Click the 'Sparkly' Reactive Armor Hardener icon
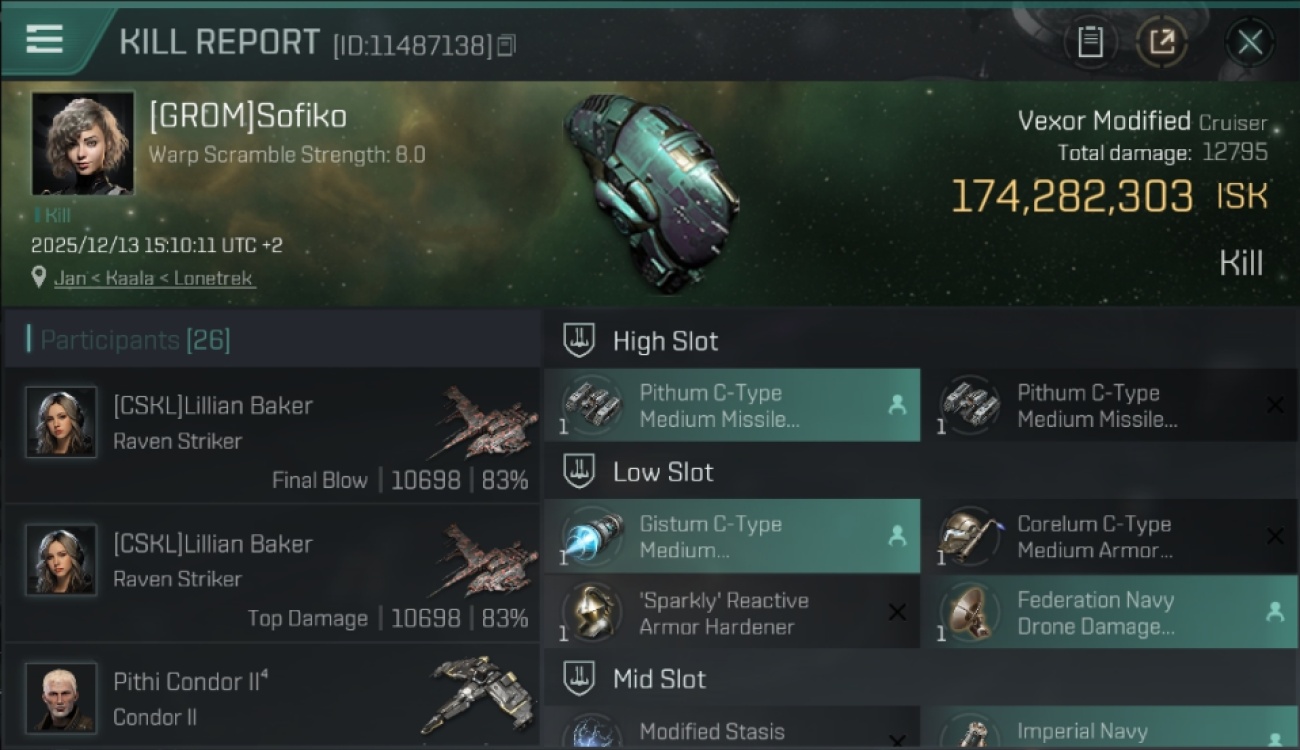The height and width of the screenshot is (750, 1300). tap(592, 611)
